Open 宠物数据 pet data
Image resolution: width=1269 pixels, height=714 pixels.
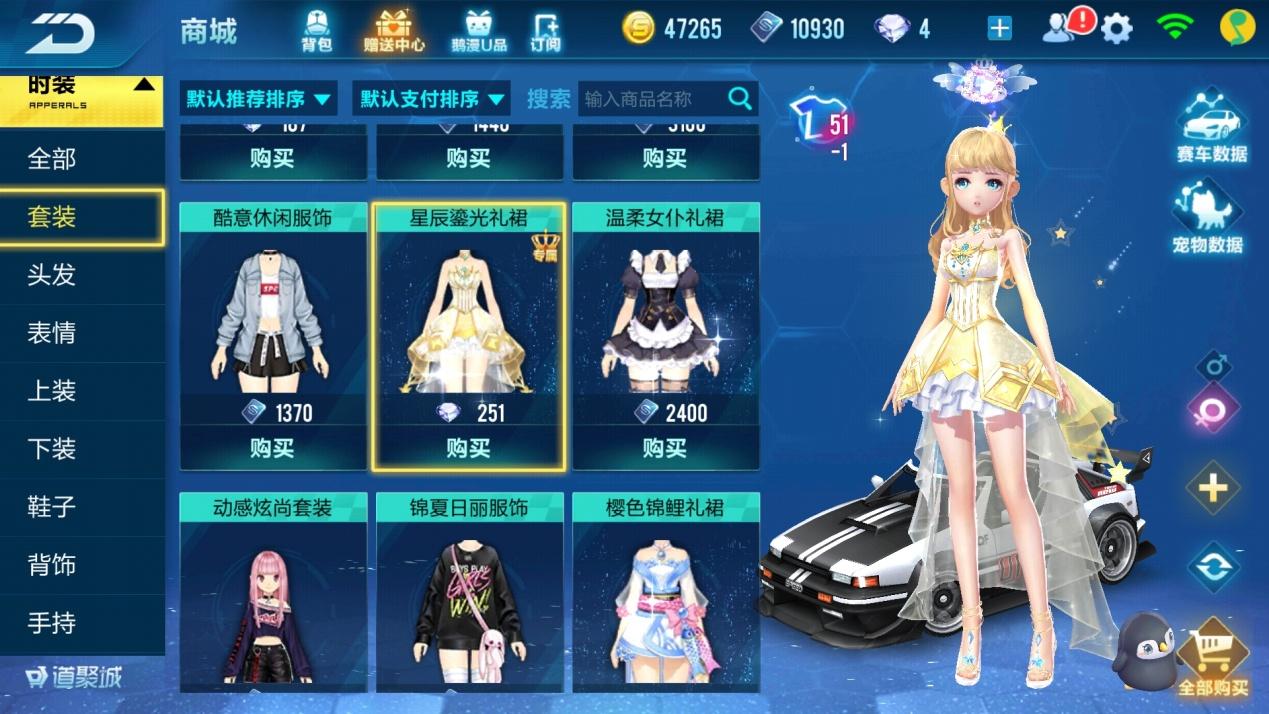[1208, 218]
